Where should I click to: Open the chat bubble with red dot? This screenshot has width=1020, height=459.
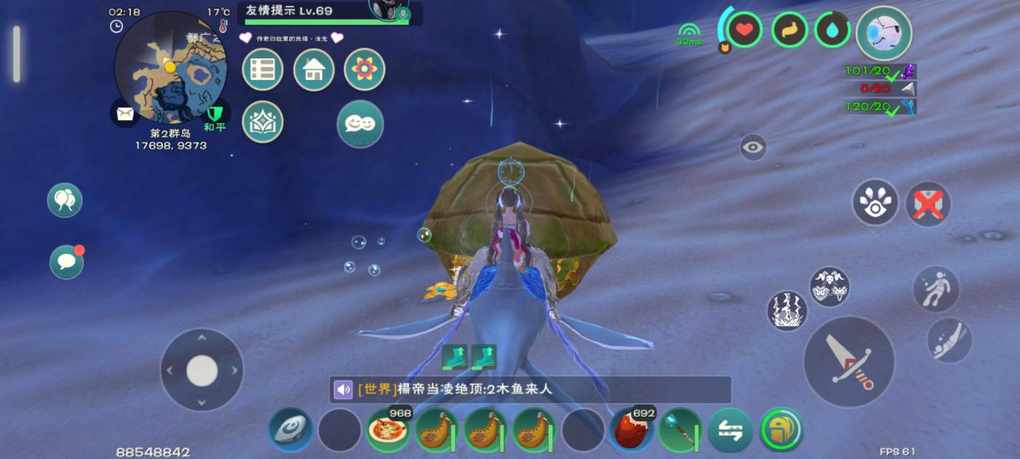[67, 261]
